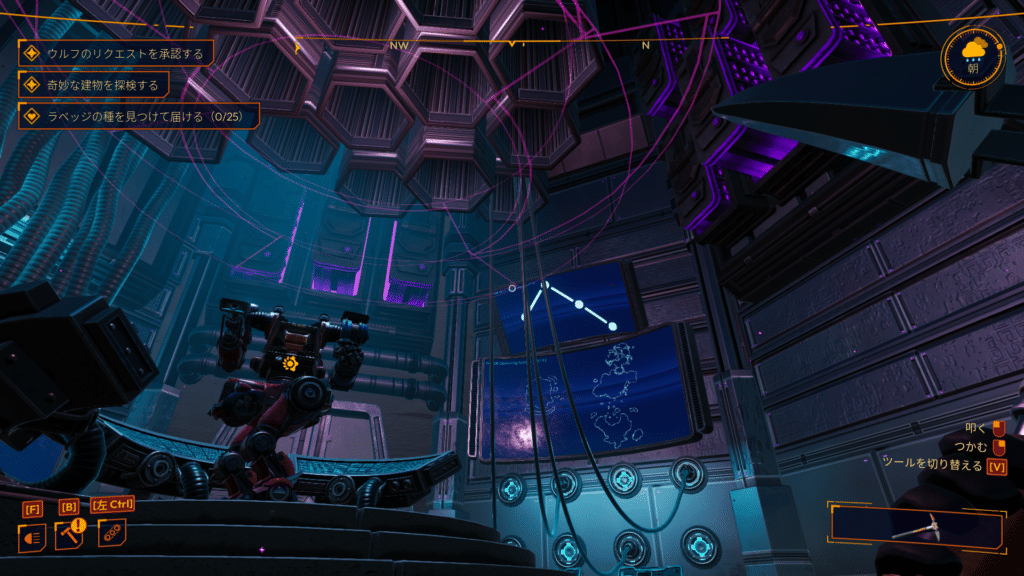Viewport: 1024px width, 576px height.
Task: Click the compass bar at top
Action: point(512,44)
